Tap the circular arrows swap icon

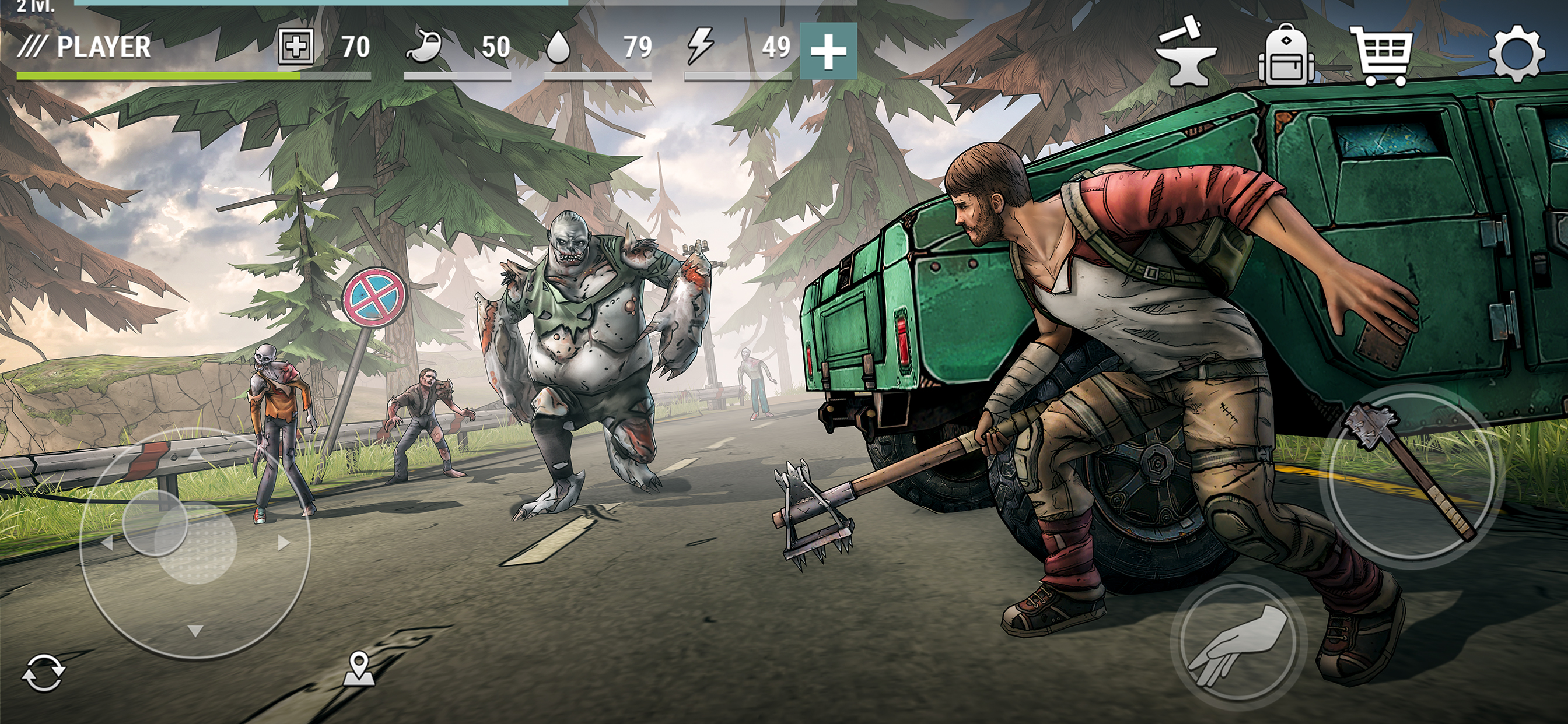click(x=43, y=673)
